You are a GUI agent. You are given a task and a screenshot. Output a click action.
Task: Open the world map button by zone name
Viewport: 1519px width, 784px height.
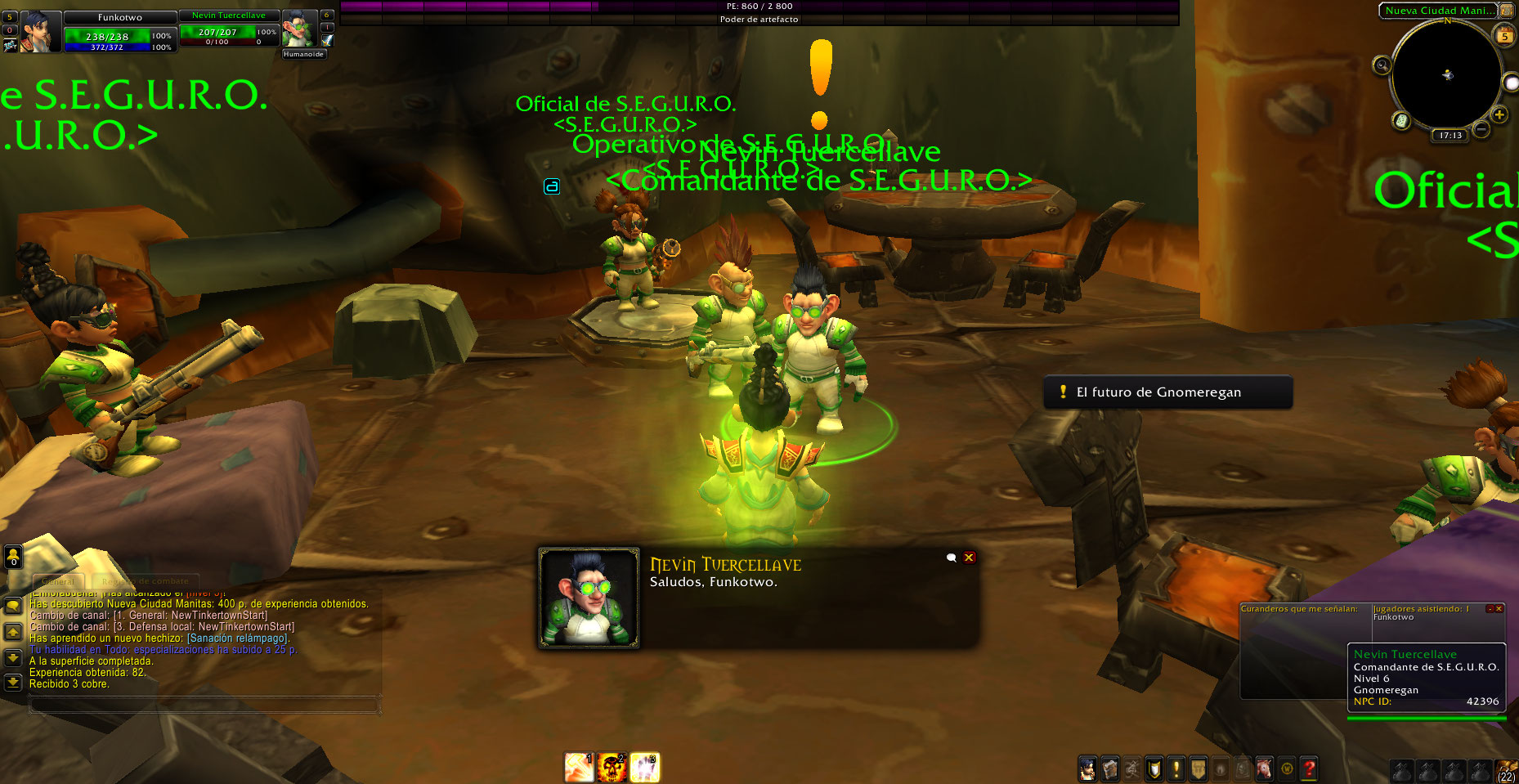coord(1506,11)
